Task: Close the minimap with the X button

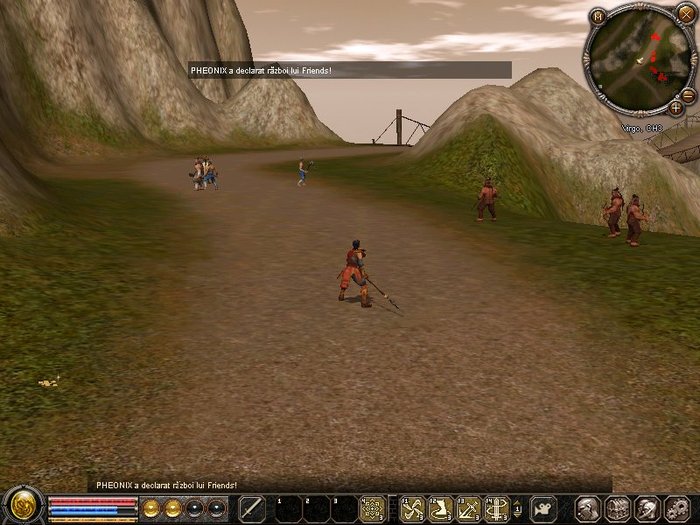Action: [684, 16]
